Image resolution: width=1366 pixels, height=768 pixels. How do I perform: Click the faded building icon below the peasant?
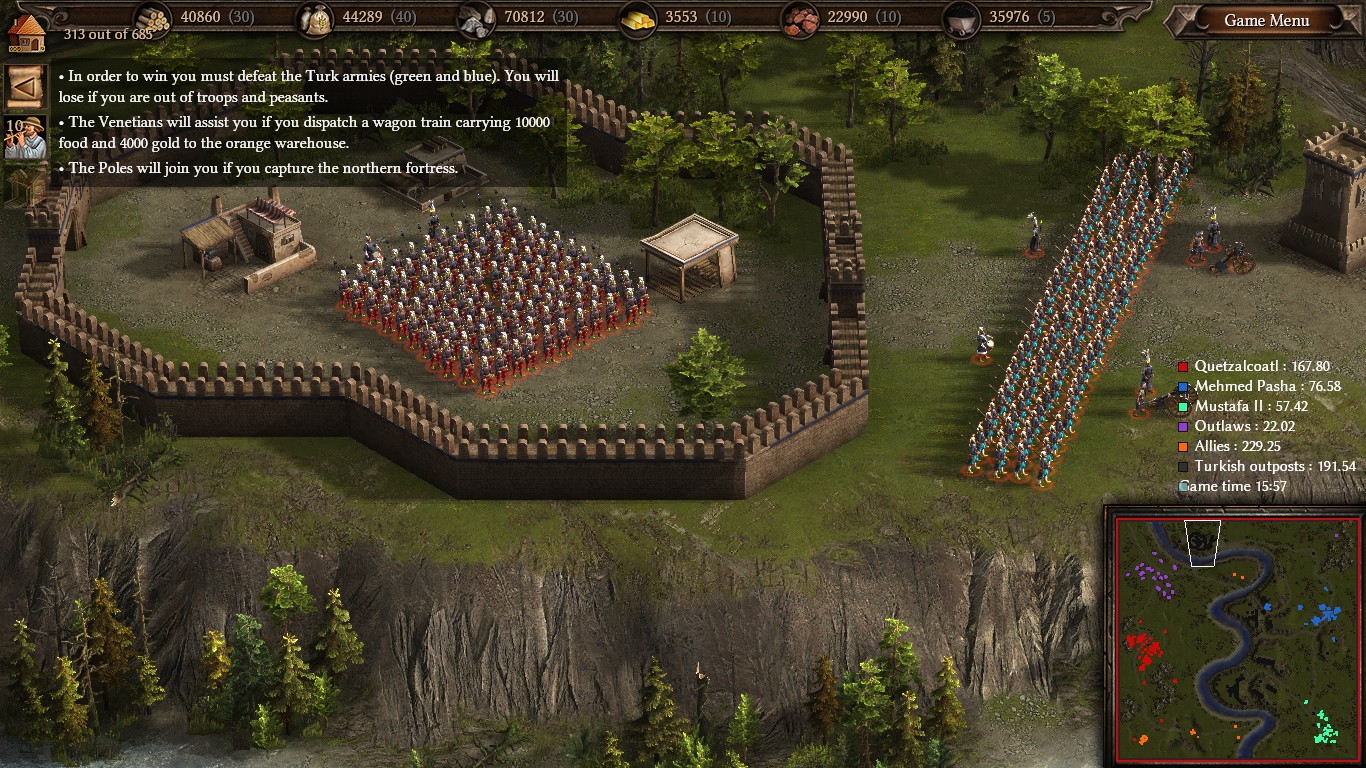(25, 185)
